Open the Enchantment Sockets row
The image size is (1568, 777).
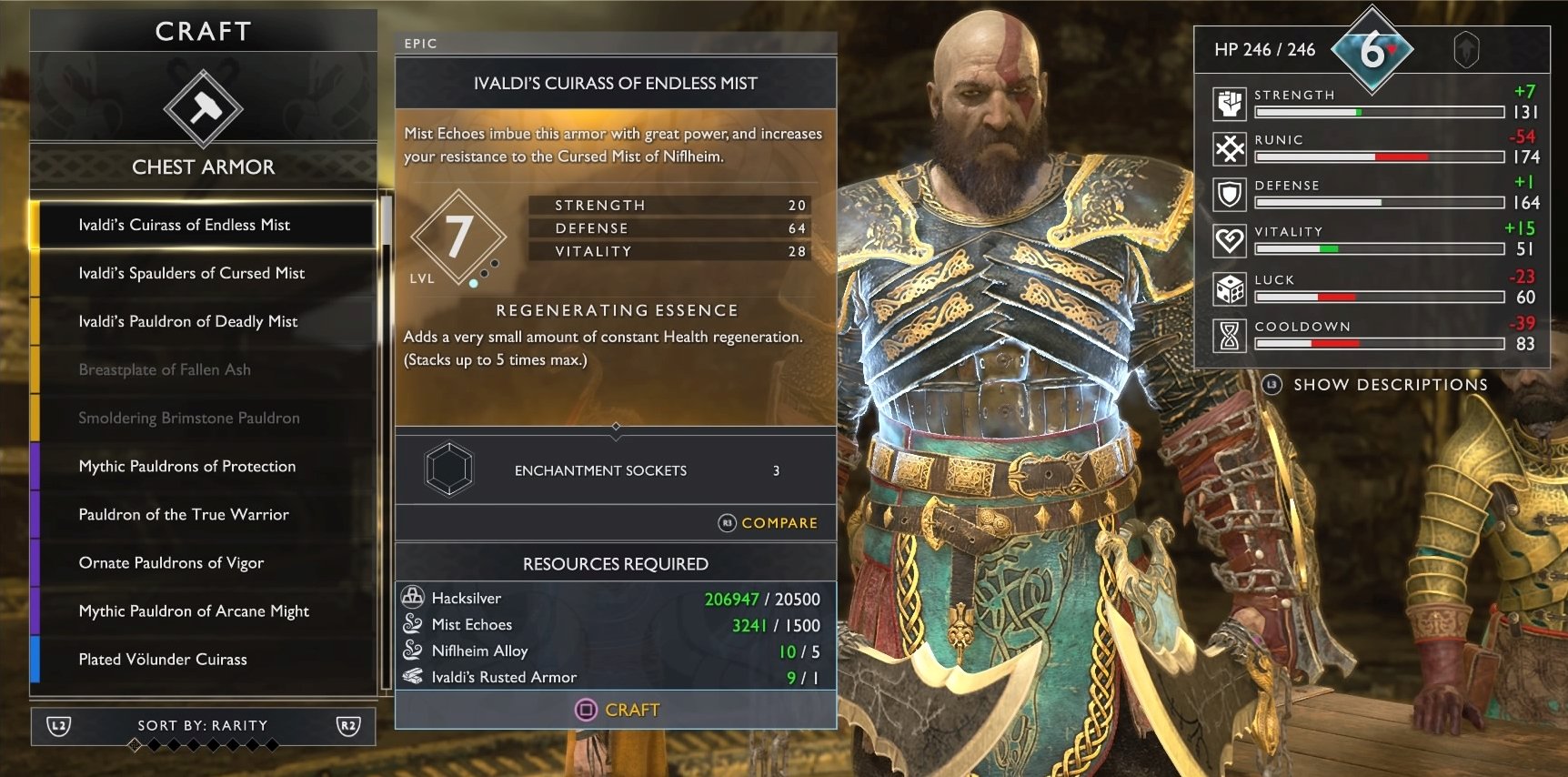click(x=616, y=470)
